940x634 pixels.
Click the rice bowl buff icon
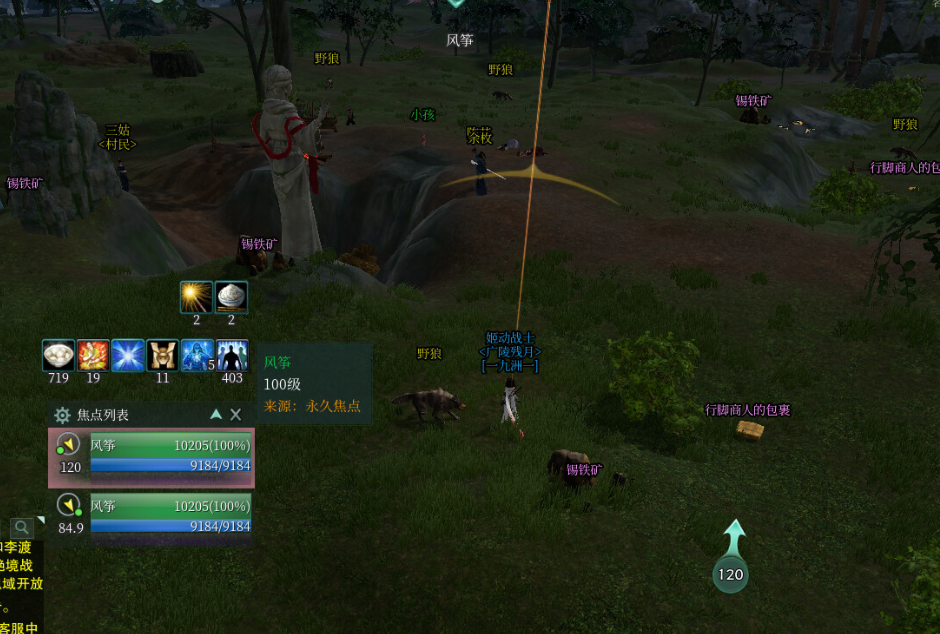point(231,298)
